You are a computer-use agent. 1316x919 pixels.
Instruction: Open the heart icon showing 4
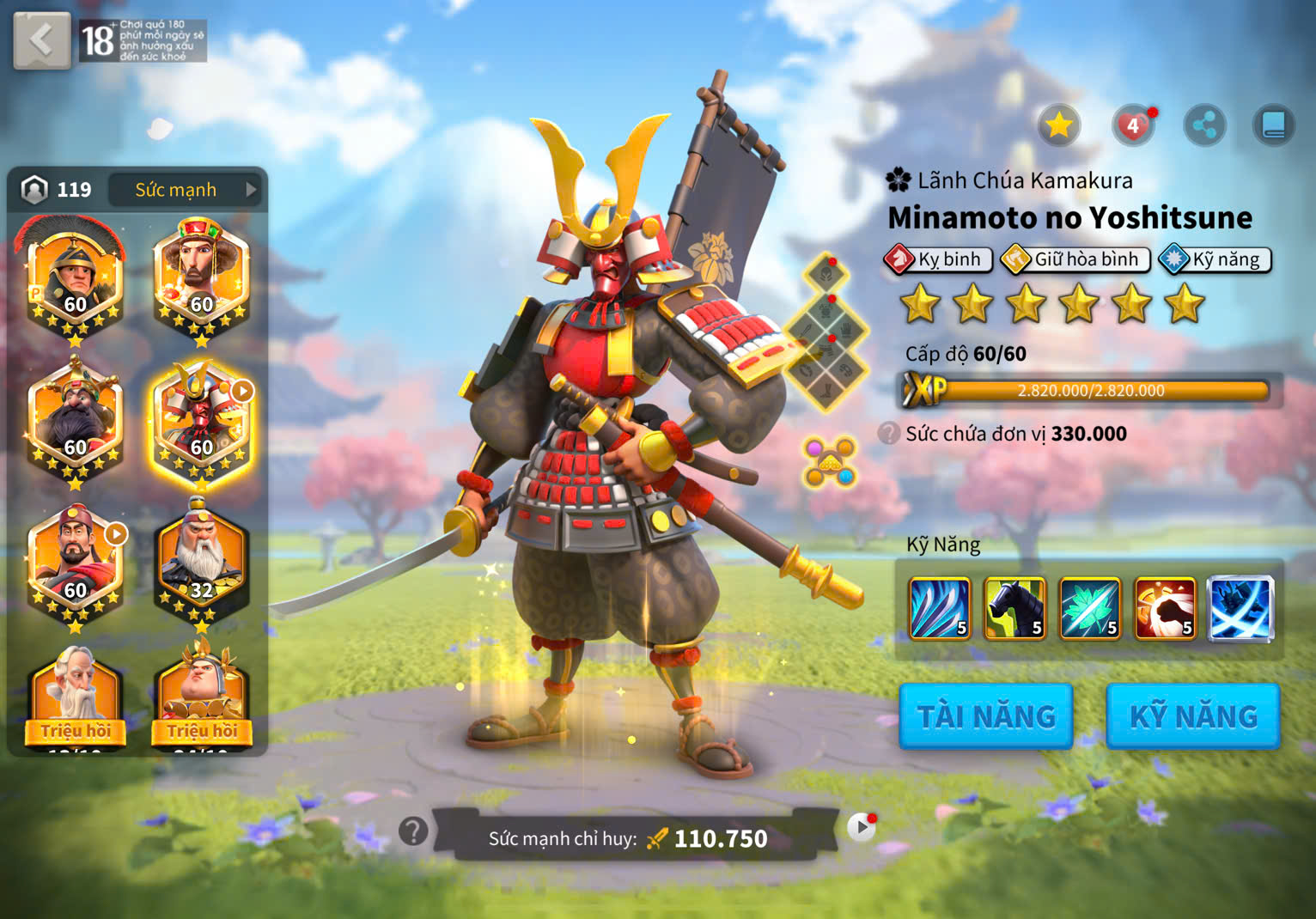click(x=1133, y=126)
